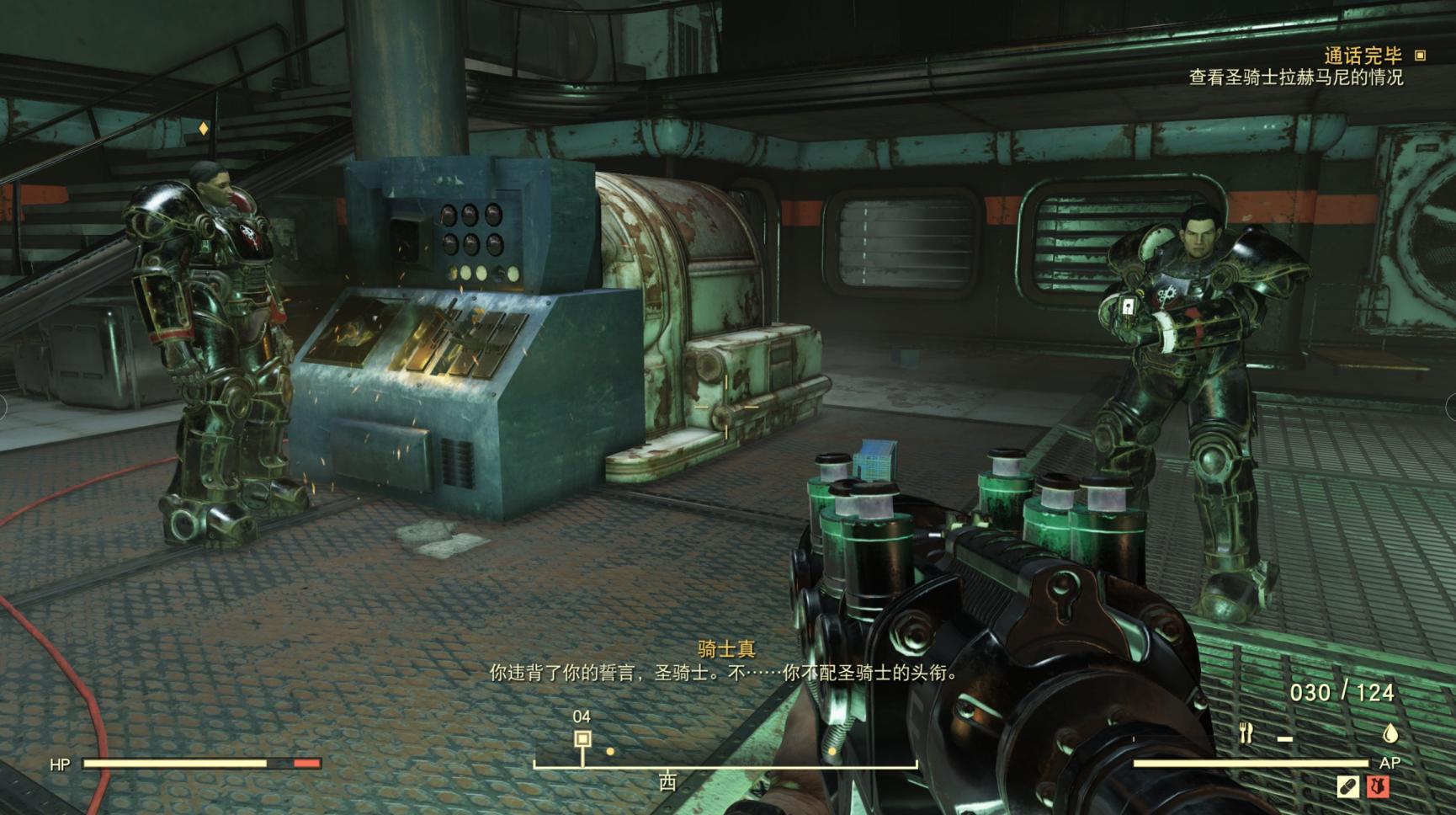Click the square quest marker on compass
The width and height of the screenshot is (1456, 815).
click(582, 739)
